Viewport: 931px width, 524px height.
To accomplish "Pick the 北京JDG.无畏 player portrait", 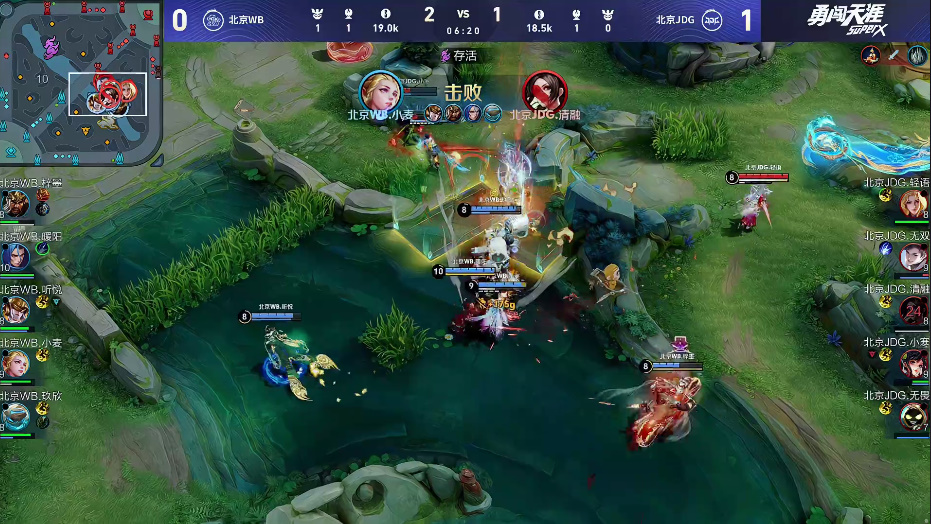I will pos(914,416).
